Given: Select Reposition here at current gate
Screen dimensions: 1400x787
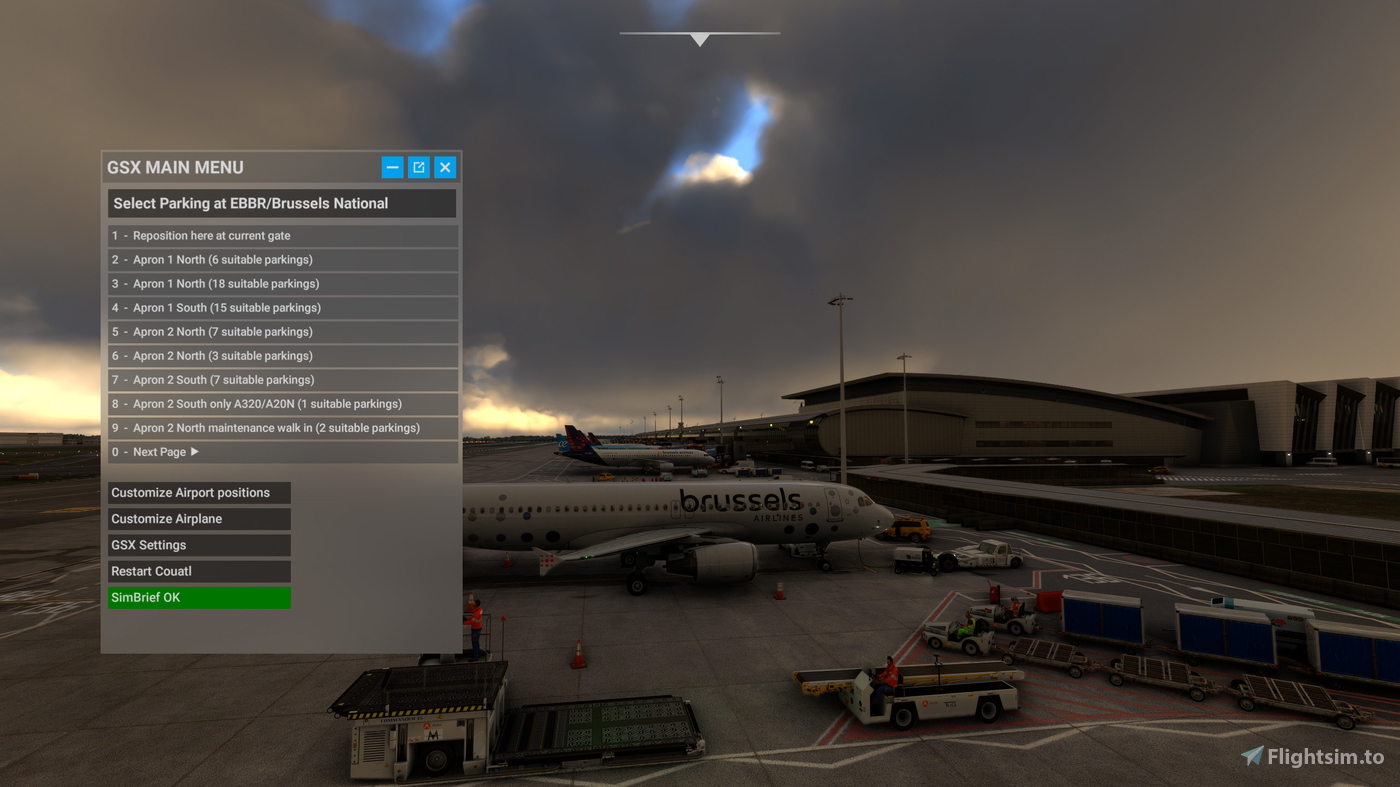Looking at the screenshot, I should point(283,235).
